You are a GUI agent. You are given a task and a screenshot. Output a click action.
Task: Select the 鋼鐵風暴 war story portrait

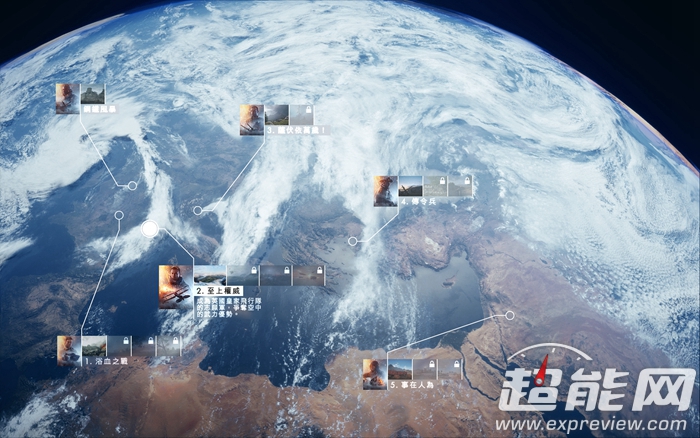tap(67, 96)
